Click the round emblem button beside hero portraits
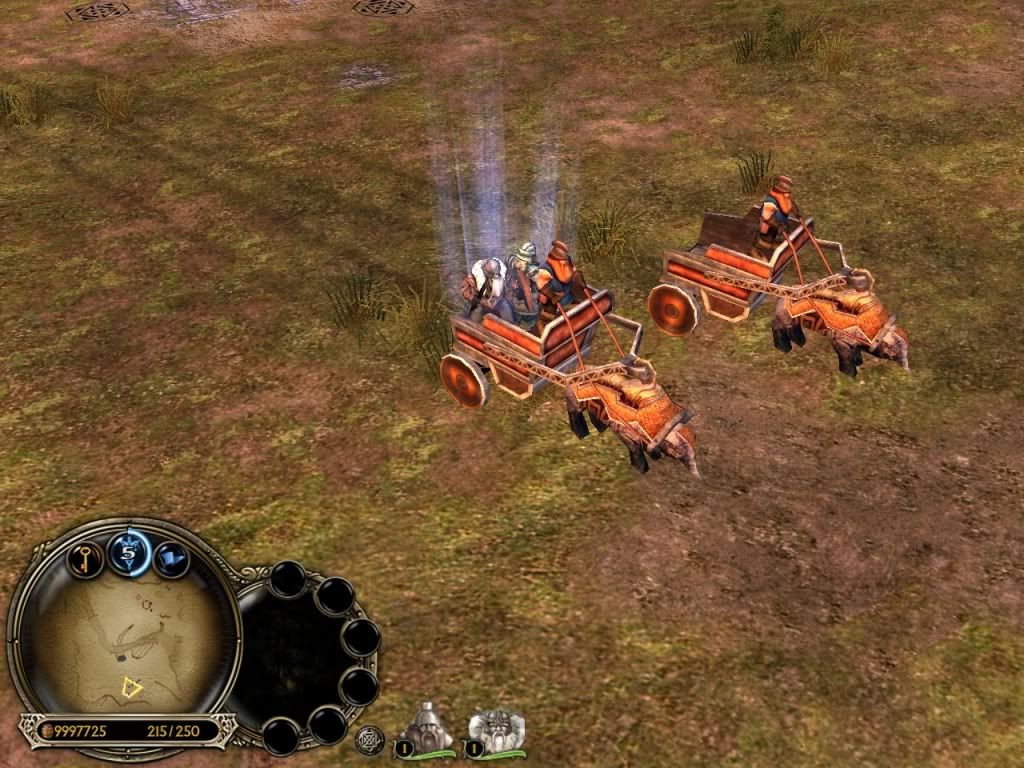This screenshot has height=768, width=1024. click(x=370, y=740)
